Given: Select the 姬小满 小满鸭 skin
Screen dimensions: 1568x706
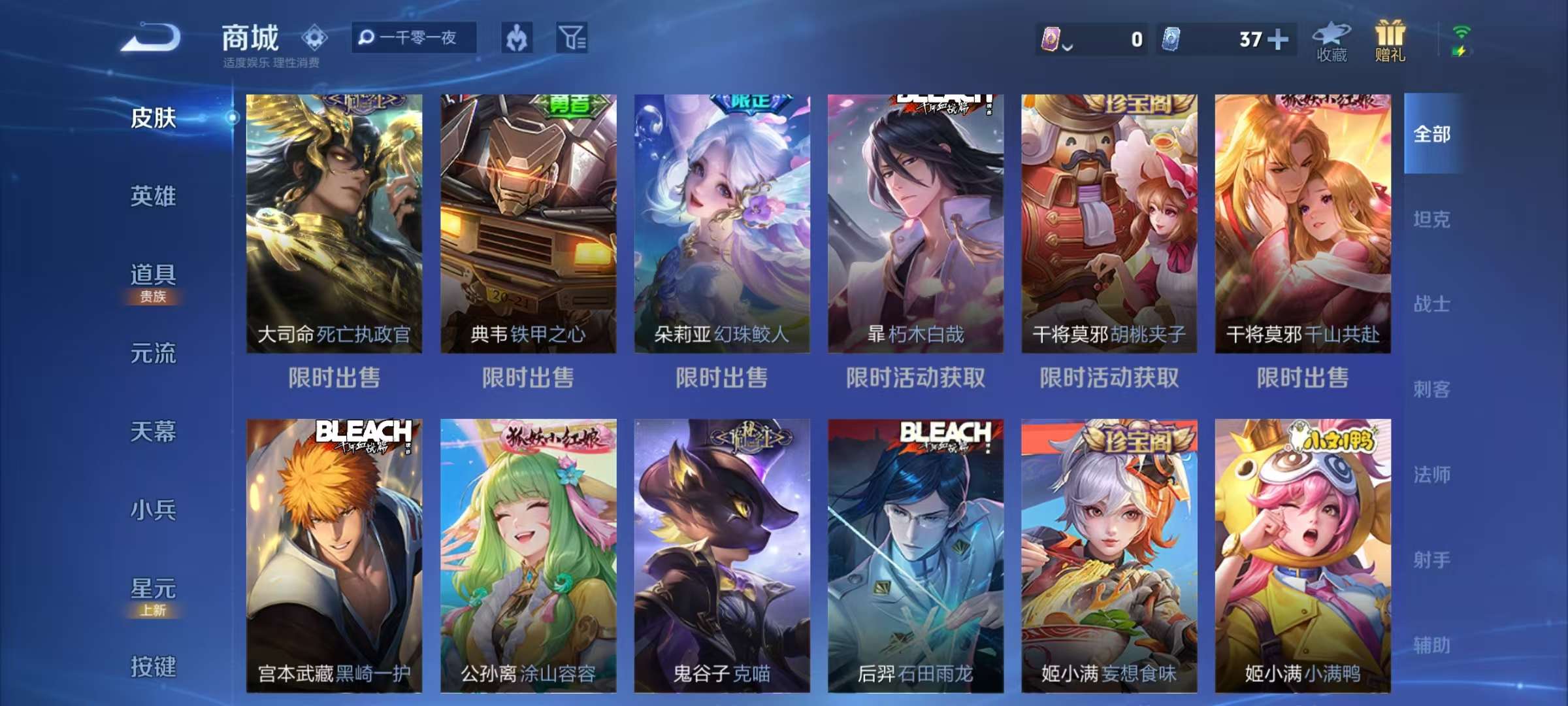Looking at the screenshot, I should 1303,556.
